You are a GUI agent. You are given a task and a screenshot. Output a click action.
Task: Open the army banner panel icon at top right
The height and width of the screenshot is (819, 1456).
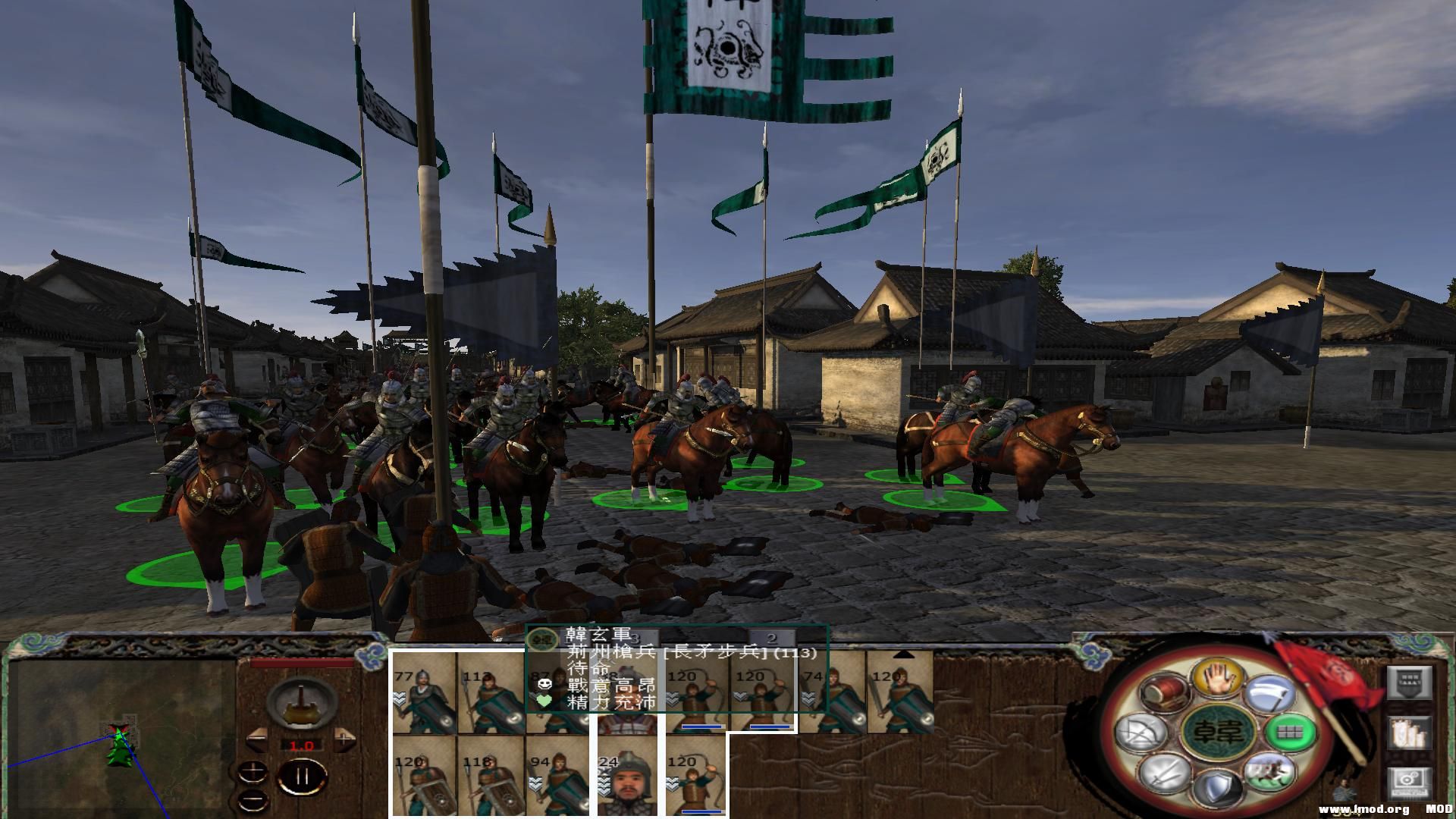pyautogui.click(x=1409, y=681)
